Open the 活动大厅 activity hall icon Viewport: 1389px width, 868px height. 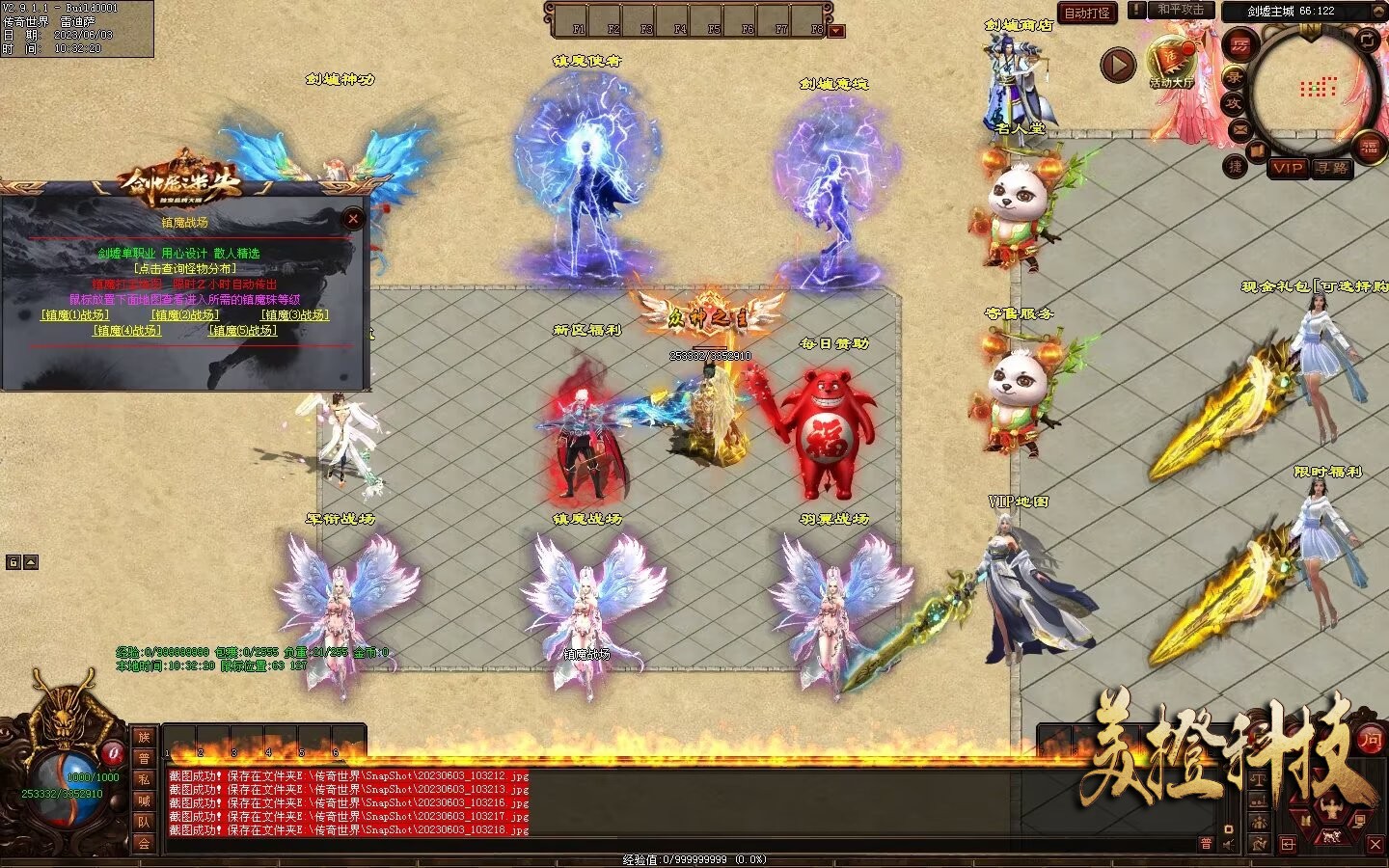point(1171,62)
